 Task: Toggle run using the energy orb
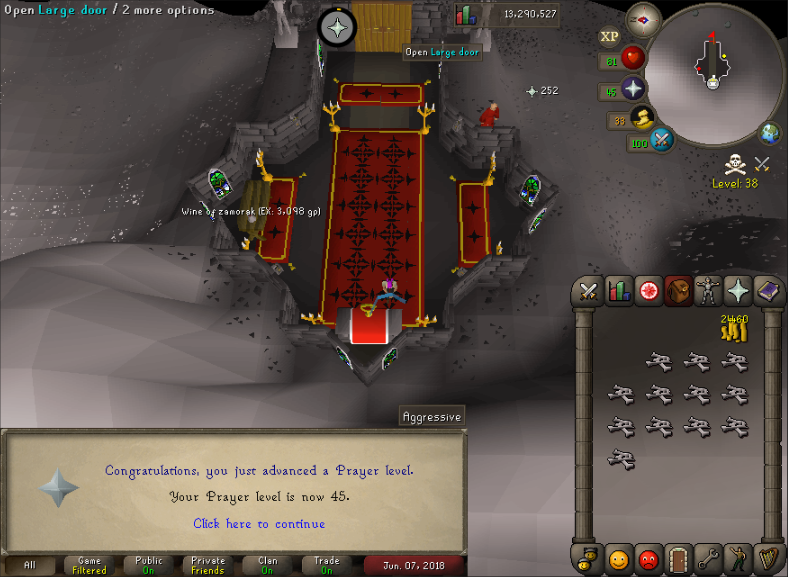pyautogui.click(x=642, y=119)
